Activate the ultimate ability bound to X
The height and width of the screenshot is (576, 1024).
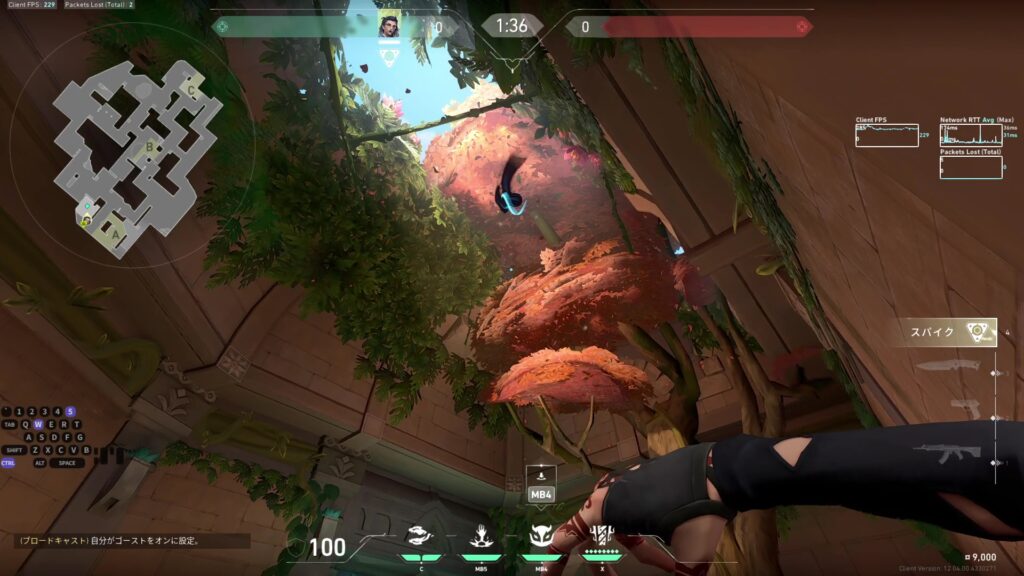pos(602,536)
